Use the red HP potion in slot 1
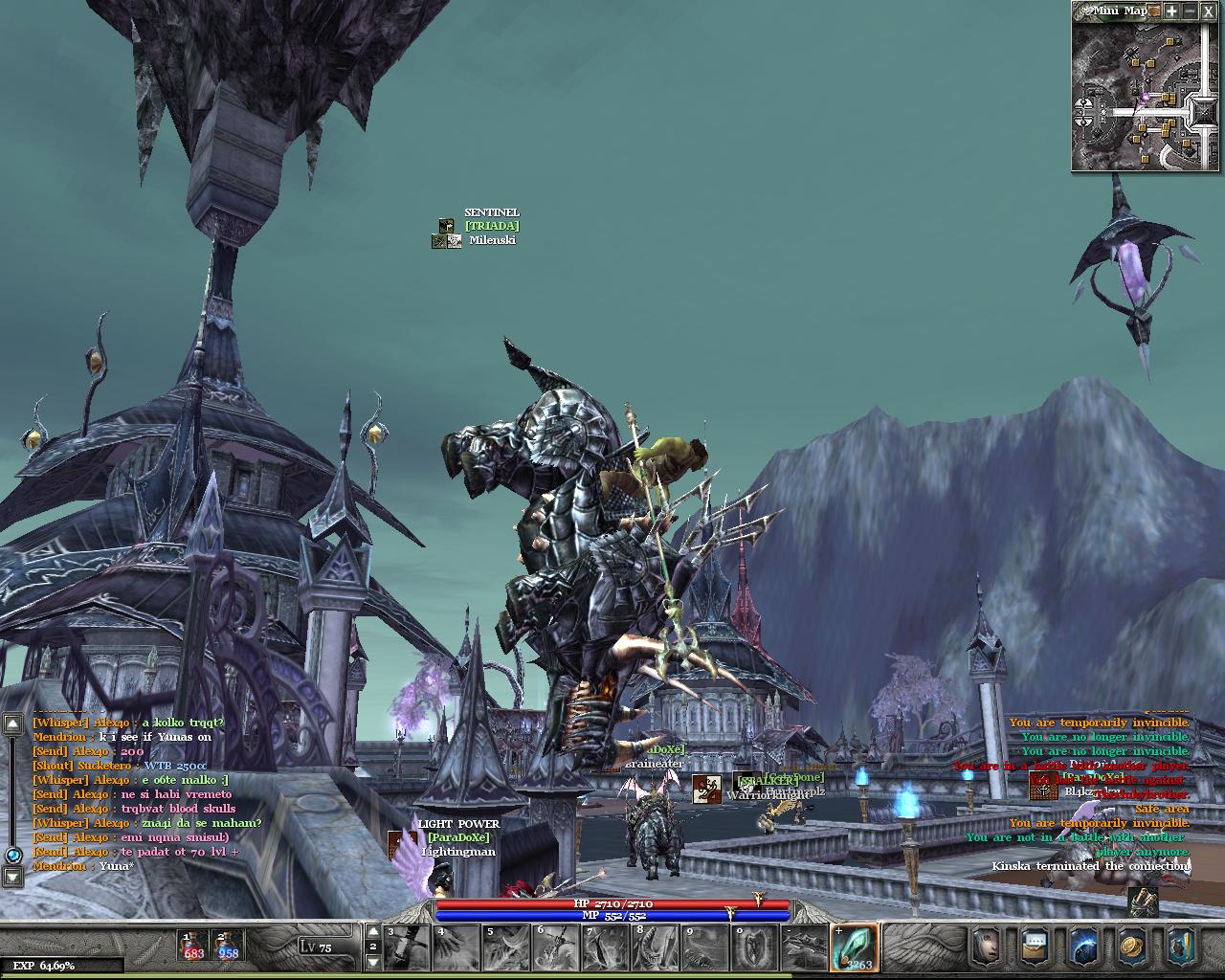 tap(192, 946)
